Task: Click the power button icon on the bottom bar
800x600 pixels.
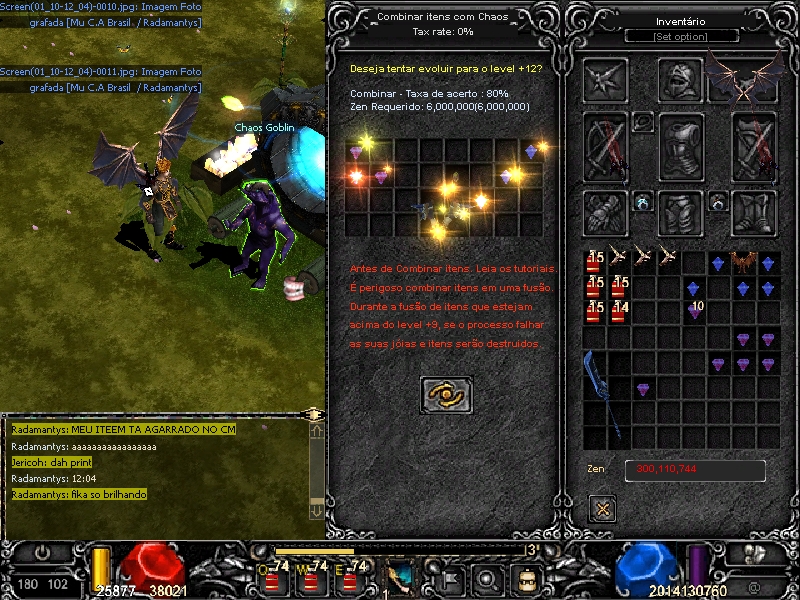Action: (43, 553)
